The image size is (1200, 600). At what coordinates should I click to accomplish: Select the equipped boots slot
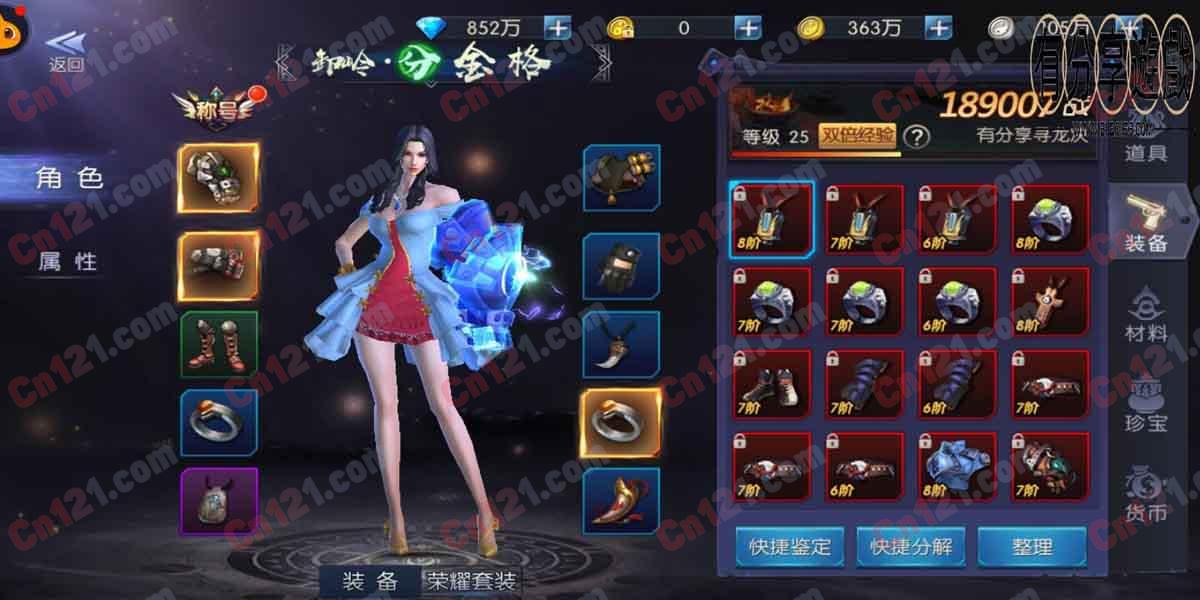219,344
